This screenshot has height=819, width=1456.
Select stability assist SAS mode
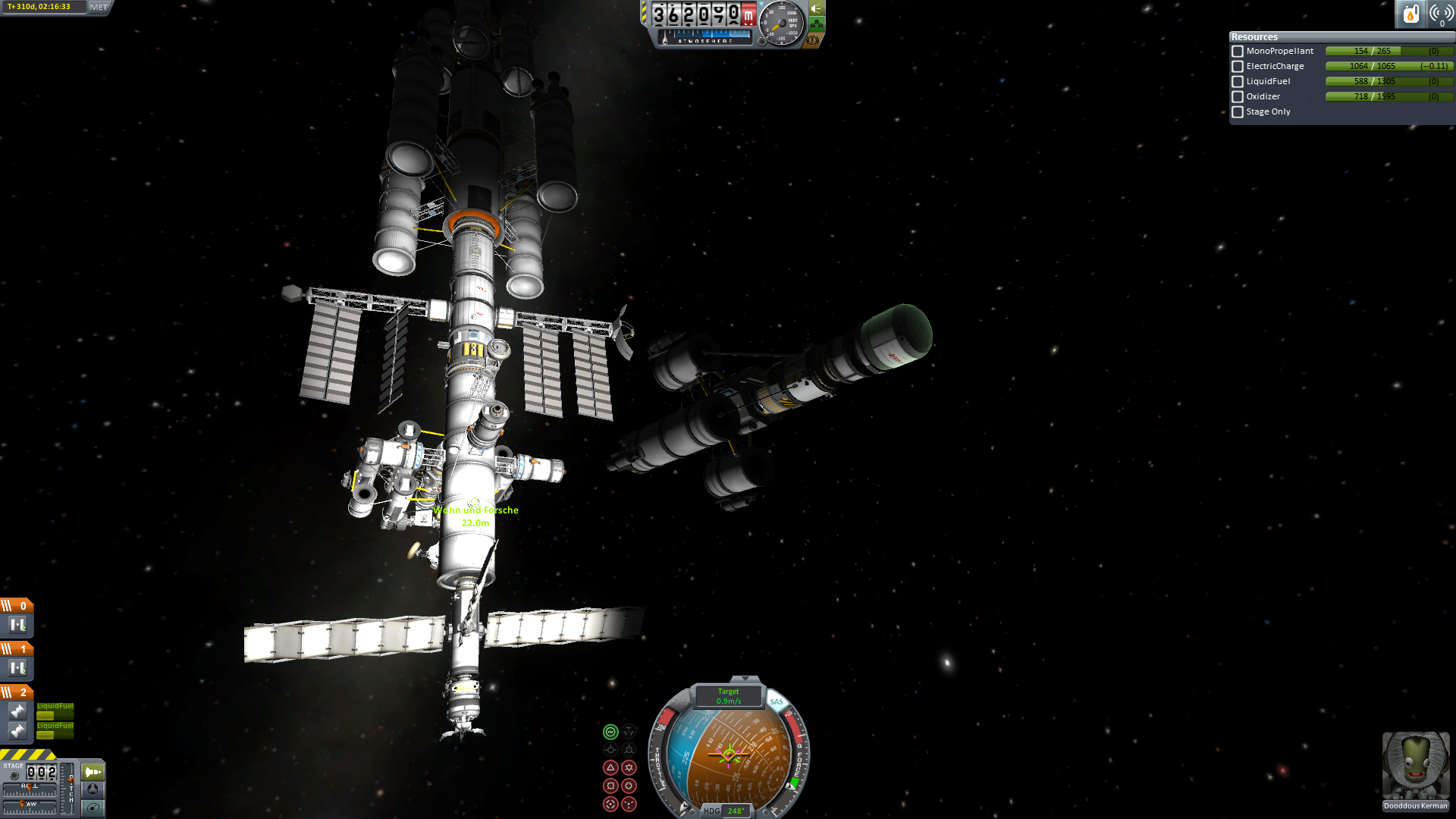click(610, 732)
